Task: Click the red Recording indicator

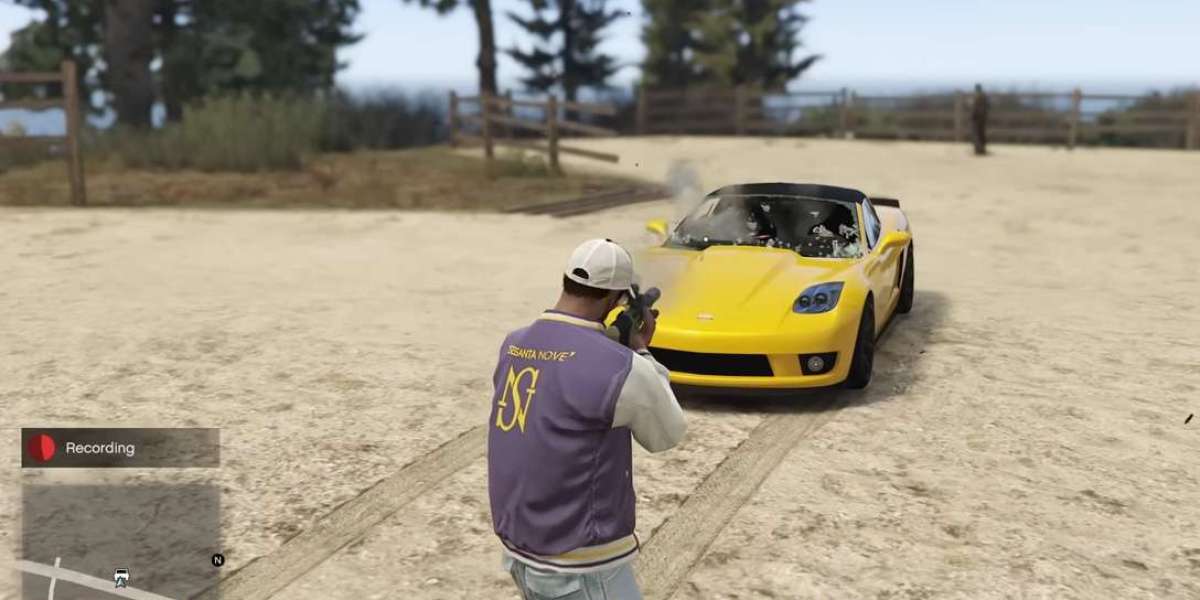Action: click(42, 448)
